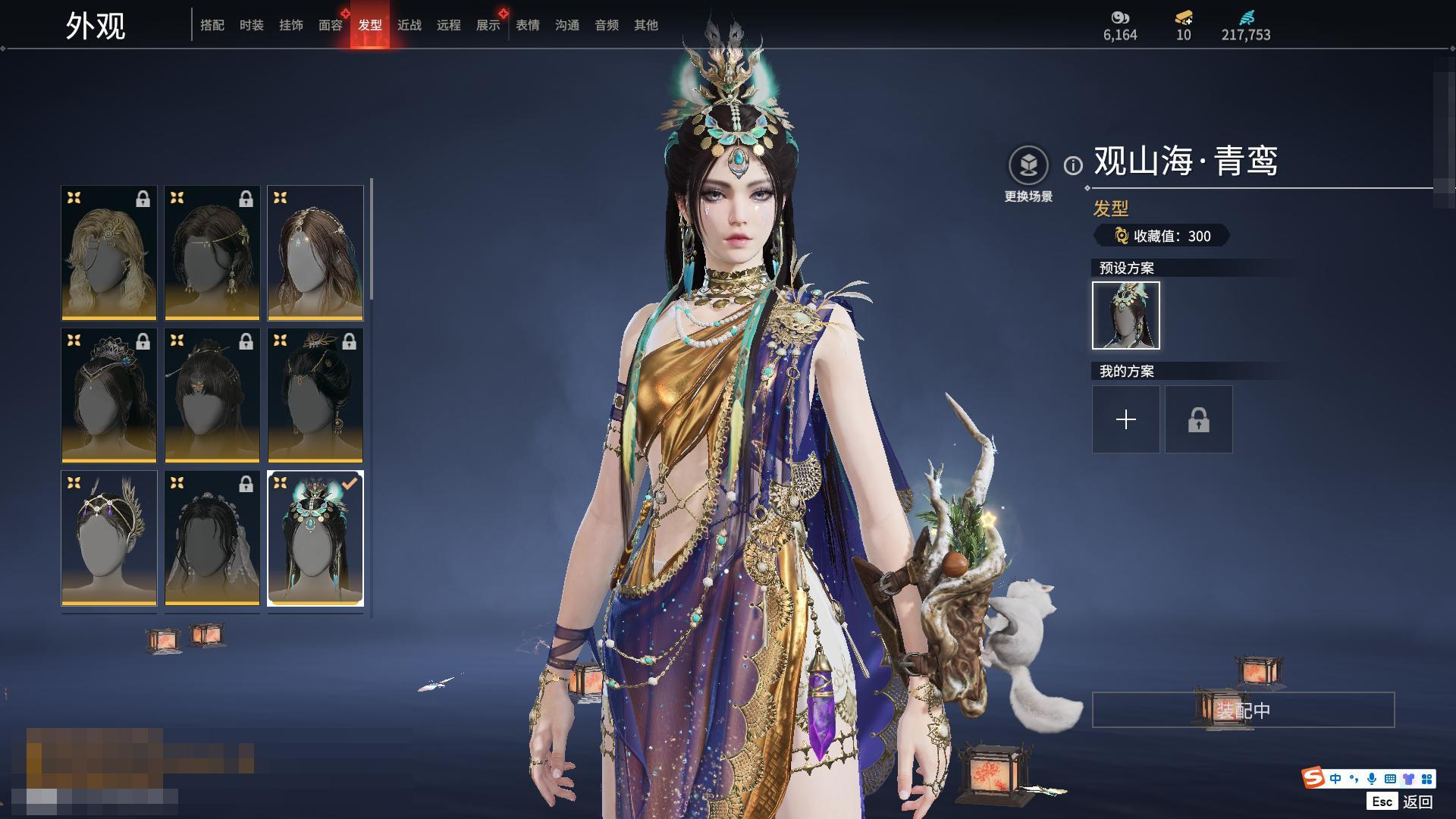Select the equipped 青鸾 hairstyle thumbnail
Screen dimensions: 1456x819
point(315,538)
